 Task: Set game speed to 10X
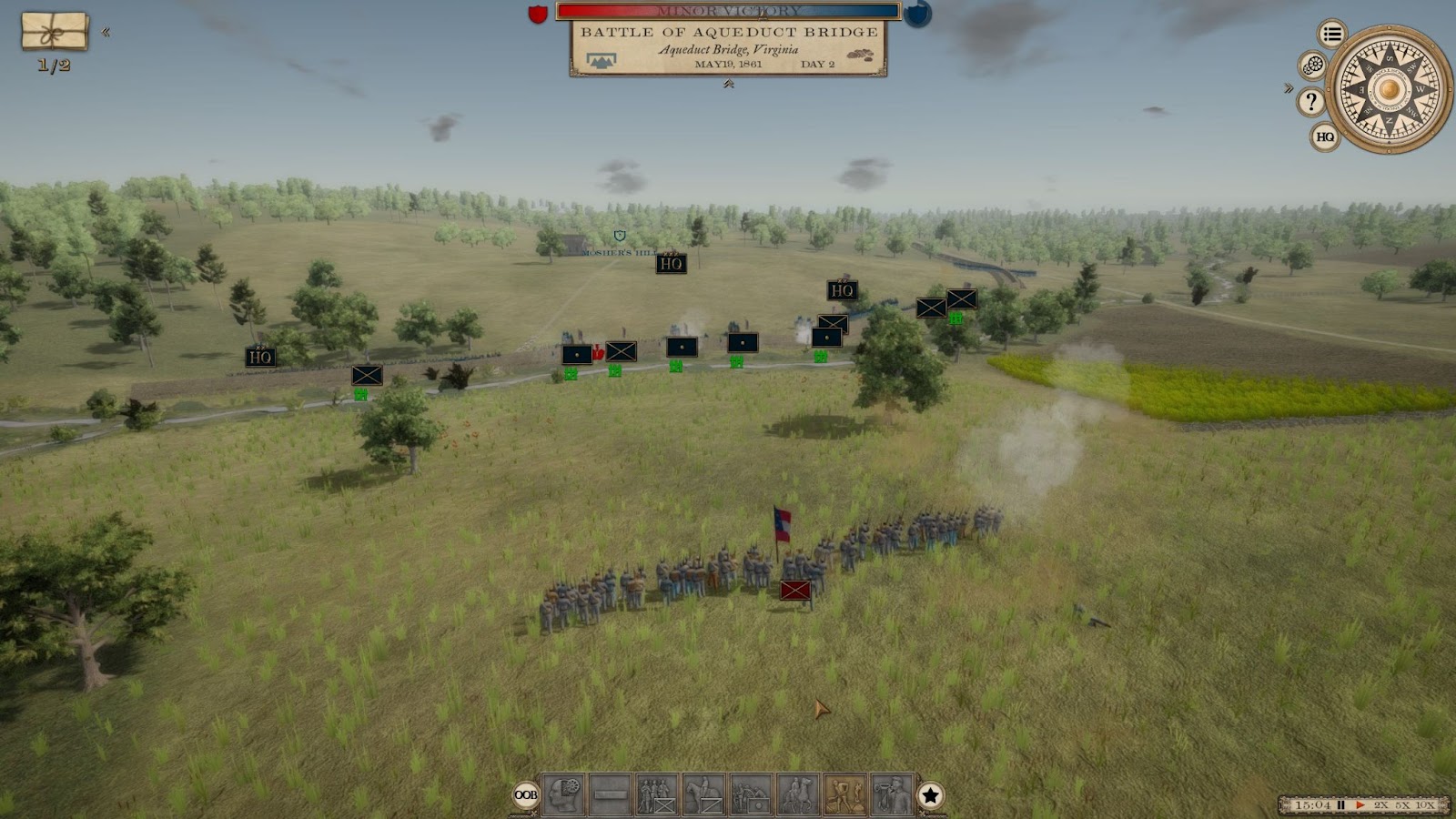click(x=1425, y=805)
